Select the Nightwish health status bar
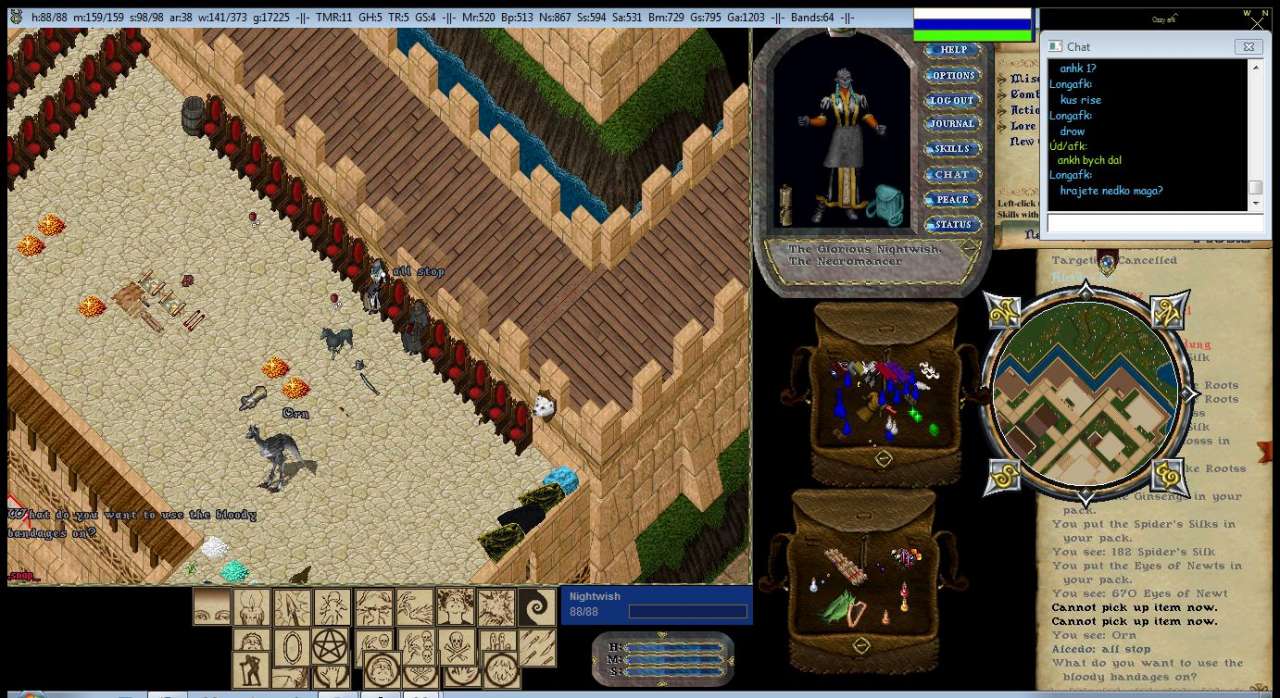The width and height of the screenshot is (1280, 698). 656,604
